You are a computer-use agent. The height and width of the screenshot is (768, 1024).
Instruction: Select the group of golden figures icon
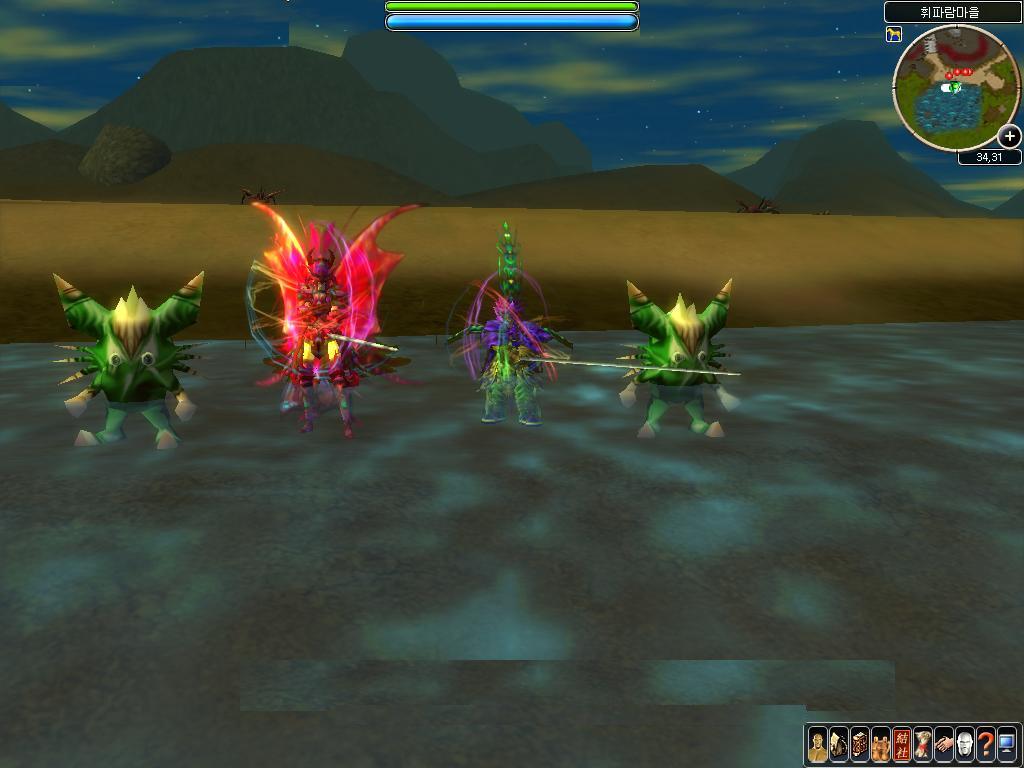click(x=881, y=744)
